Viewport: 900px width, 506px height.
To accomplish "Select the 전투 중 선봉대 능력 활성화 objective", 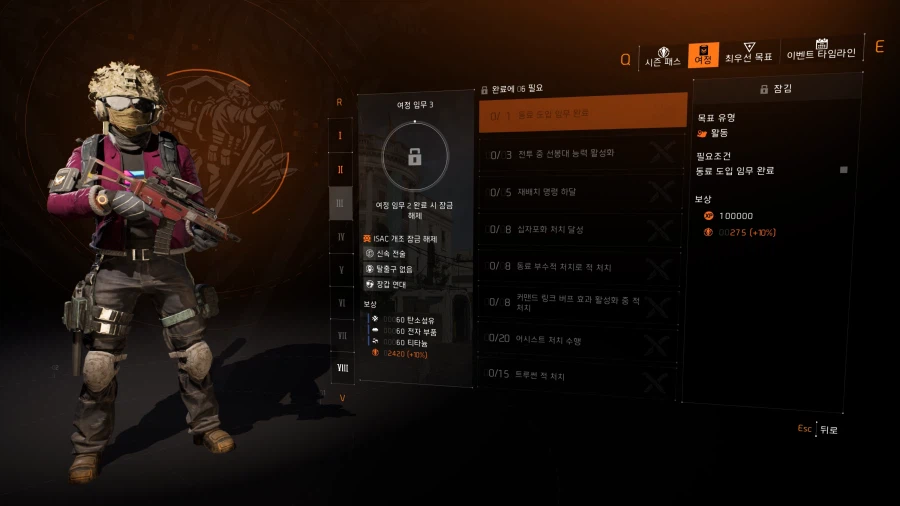I will pos(583,154).
